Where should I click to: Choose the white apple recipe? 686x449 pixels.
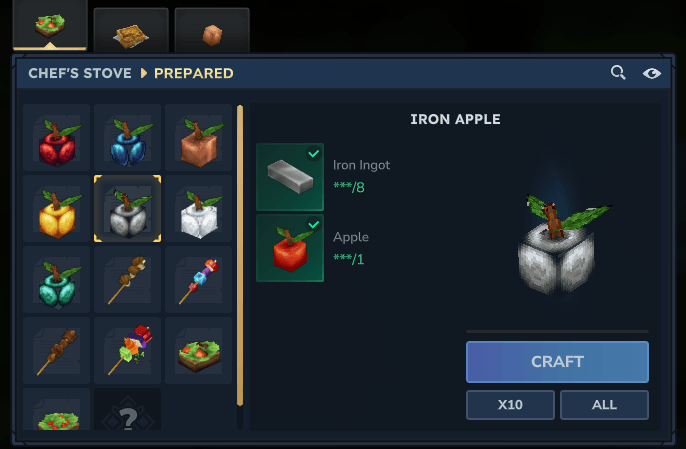point(198,208)
